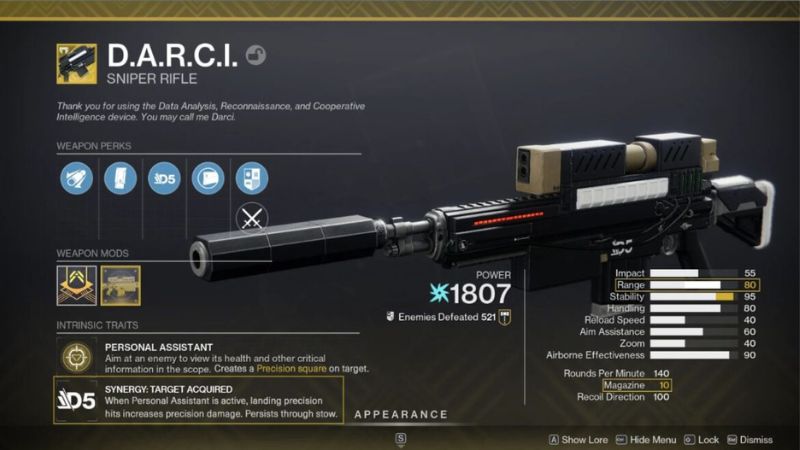Choose the D5 trait in weapon perks
Image resolution: width=800 pixels, height=450 pixels.
[x=164, y=178]
